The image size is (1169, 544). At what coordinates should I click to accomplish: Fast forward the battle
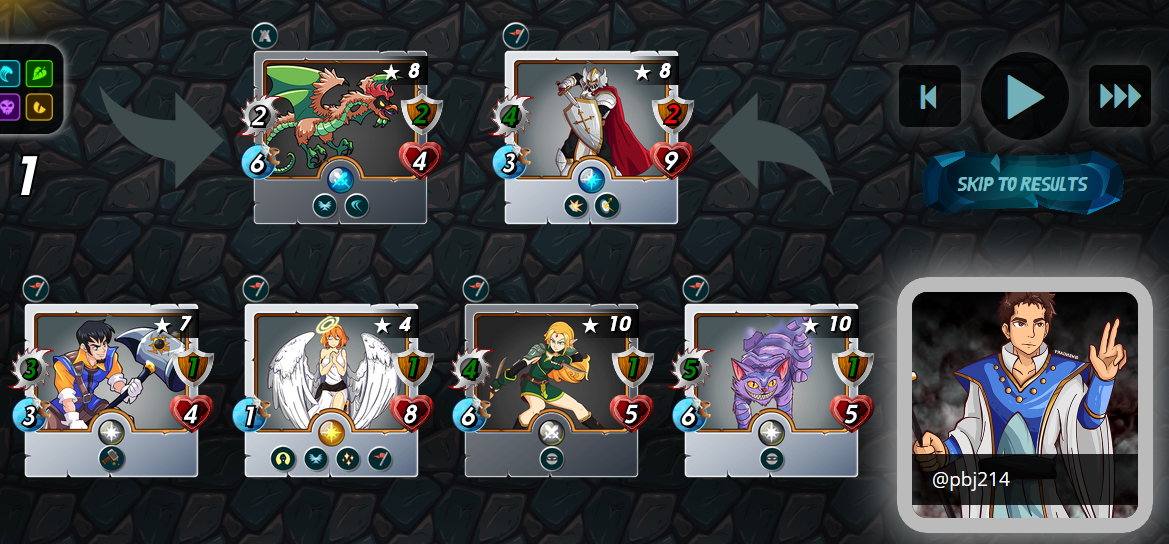pos(1119,96)
